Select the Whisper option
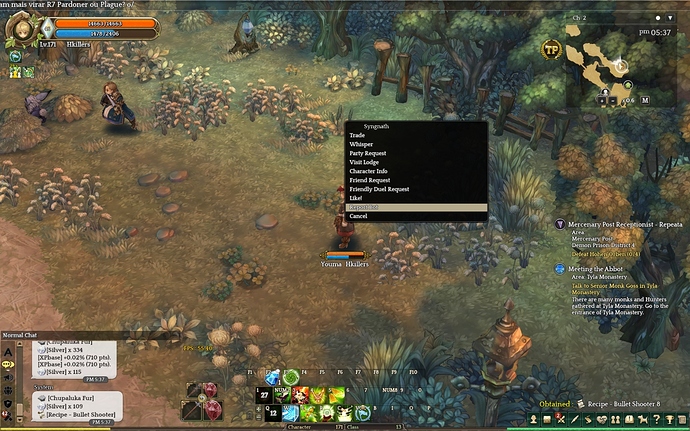Image resolution: width=690 pixels, height=431 pixels. (x=361, y=144)
